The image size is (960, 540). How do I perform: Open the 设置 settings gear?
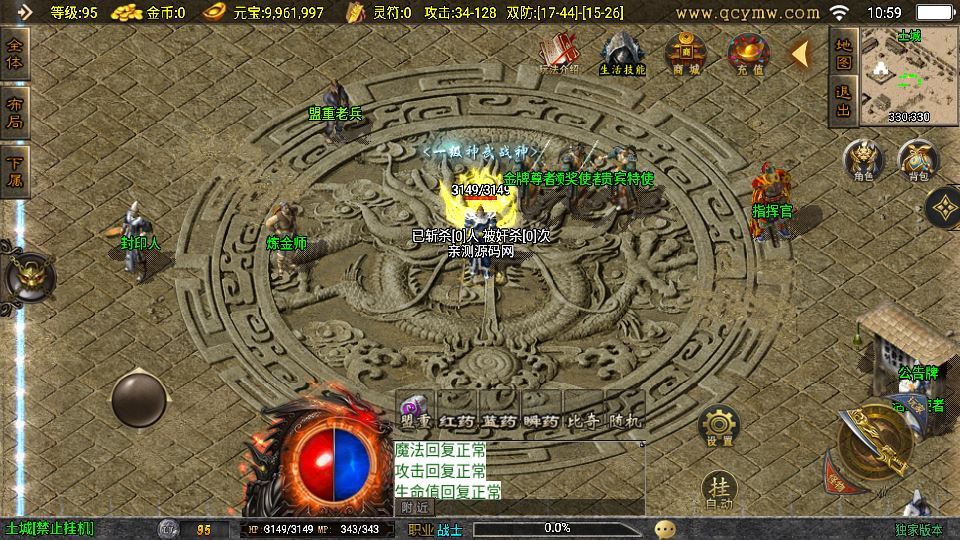pyautogui.click(x=718, y=426)
